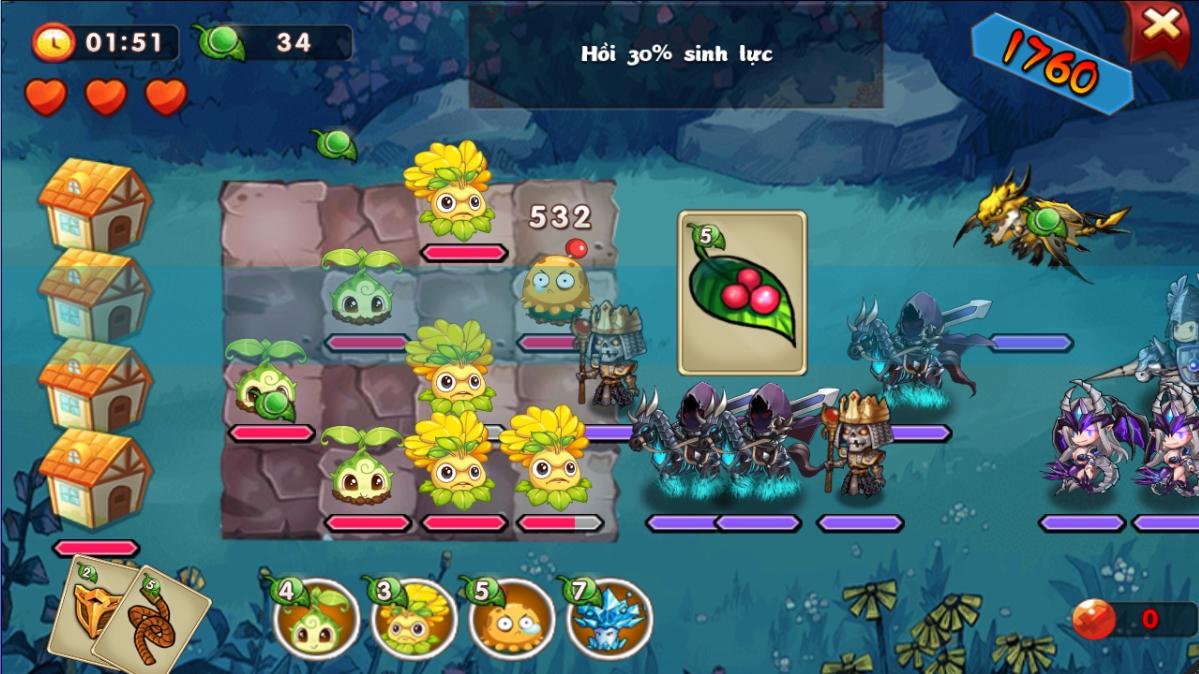
Task: Click the red berry leaf card
Action: tap(742, 292)
